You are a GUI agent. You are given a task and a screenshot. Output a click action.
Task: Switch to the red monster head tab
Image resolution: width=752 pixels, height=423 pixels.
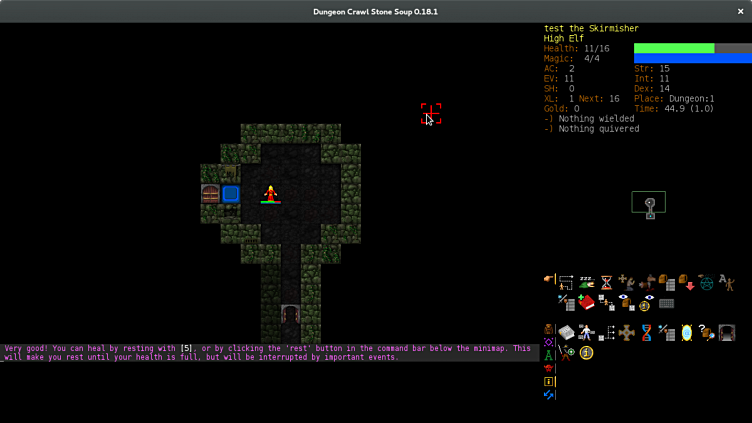(x=548, y=368)
